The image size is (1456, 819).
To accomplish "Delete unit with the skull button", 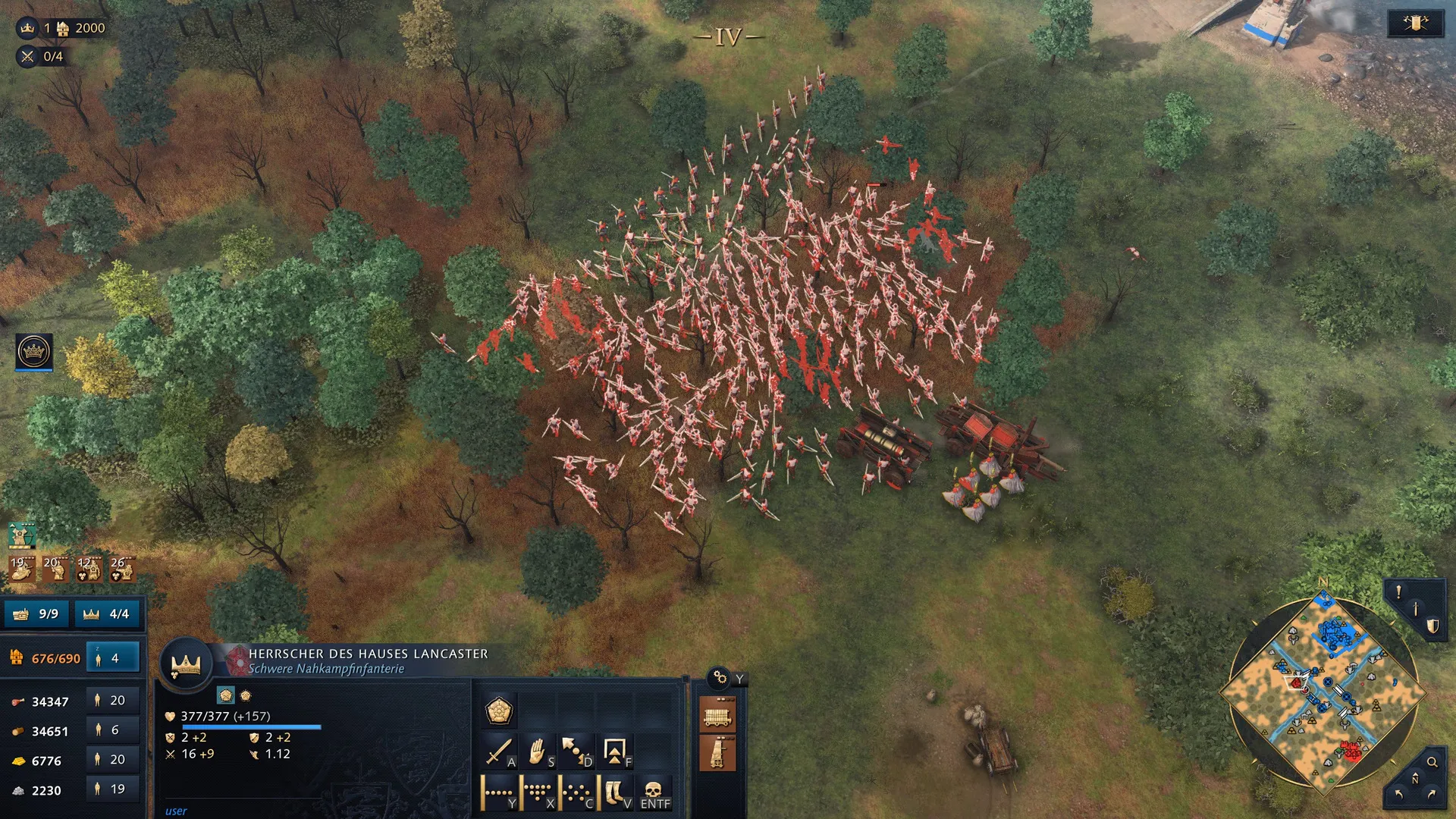I will pos(654,793).
